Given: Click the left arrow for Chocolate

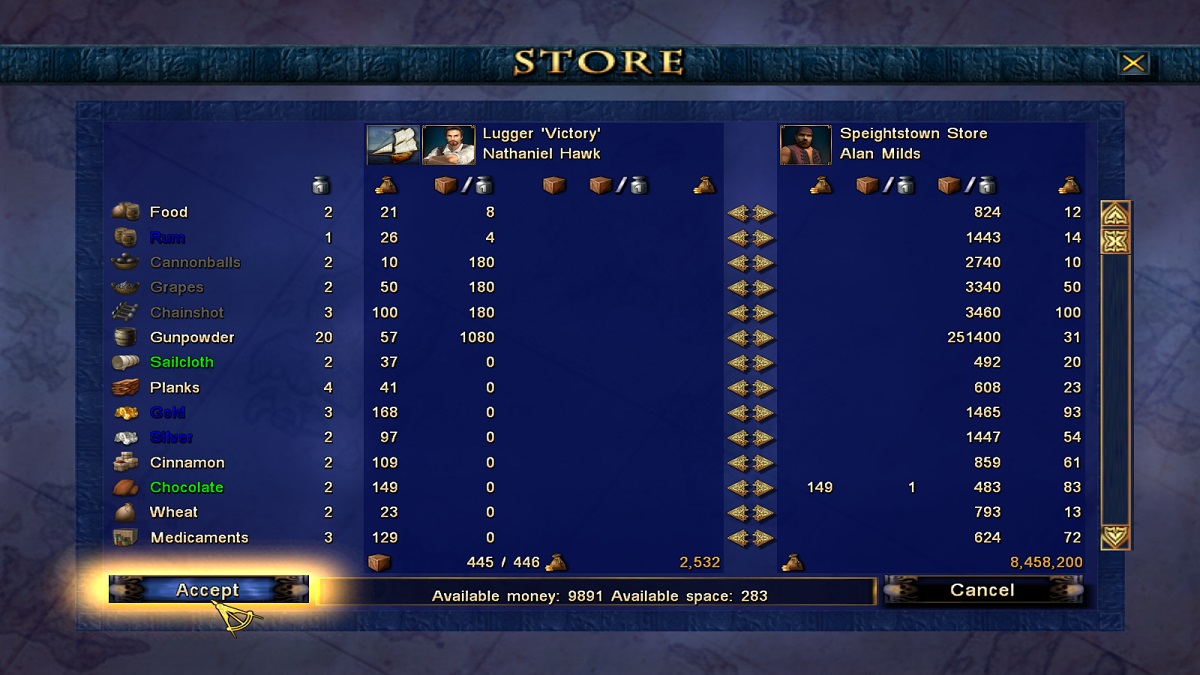Looking at the screenshot, I should pos(738,487).
